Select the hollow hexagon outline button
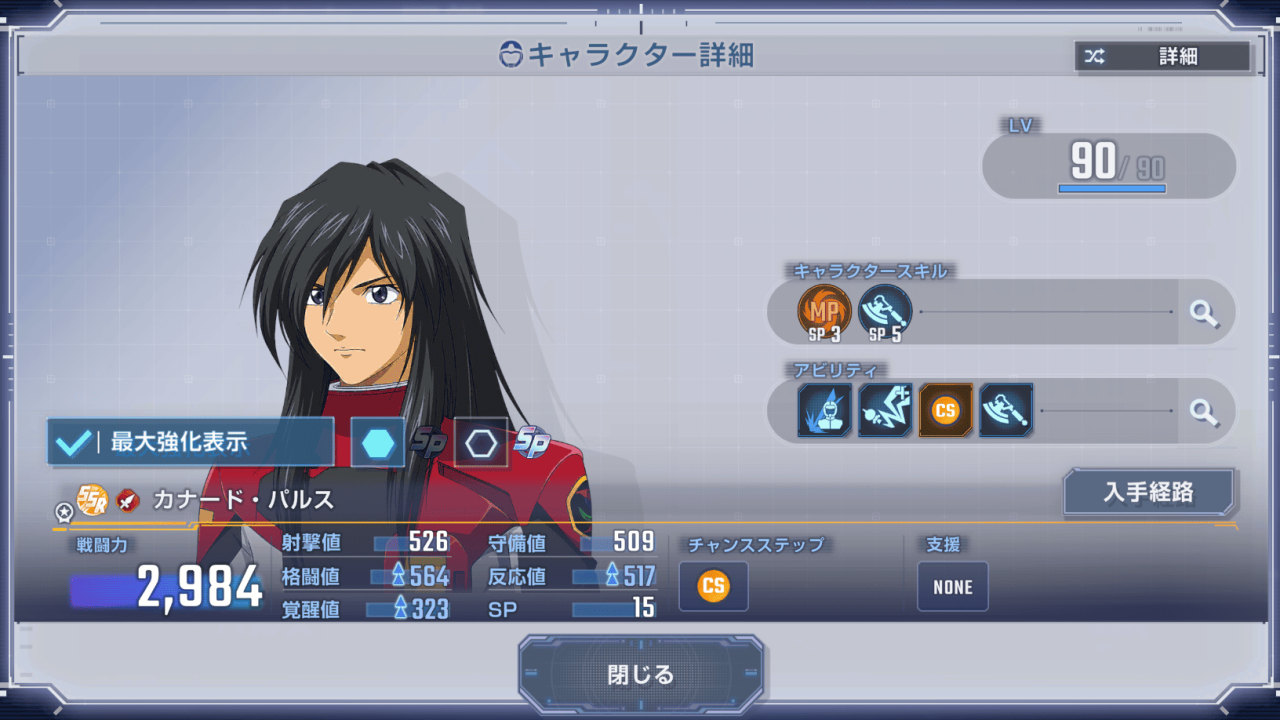The image size is (1280, 720). [481, 442]
